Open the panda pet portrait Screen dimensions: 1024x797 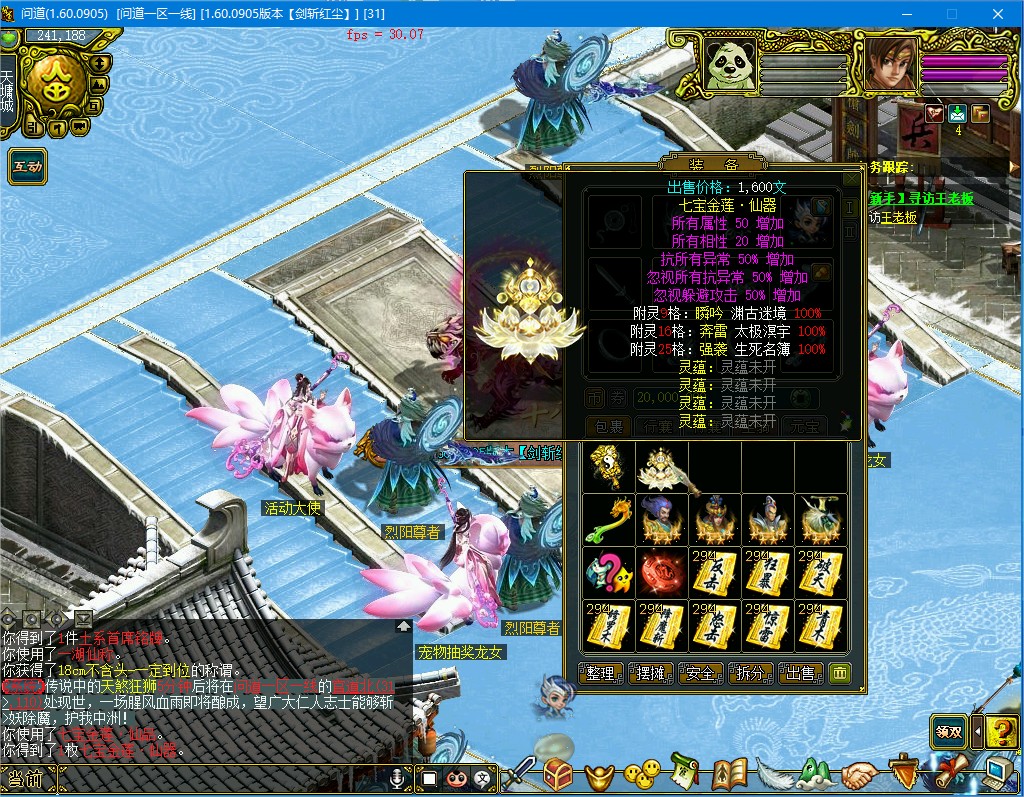[x=730, y=66]
